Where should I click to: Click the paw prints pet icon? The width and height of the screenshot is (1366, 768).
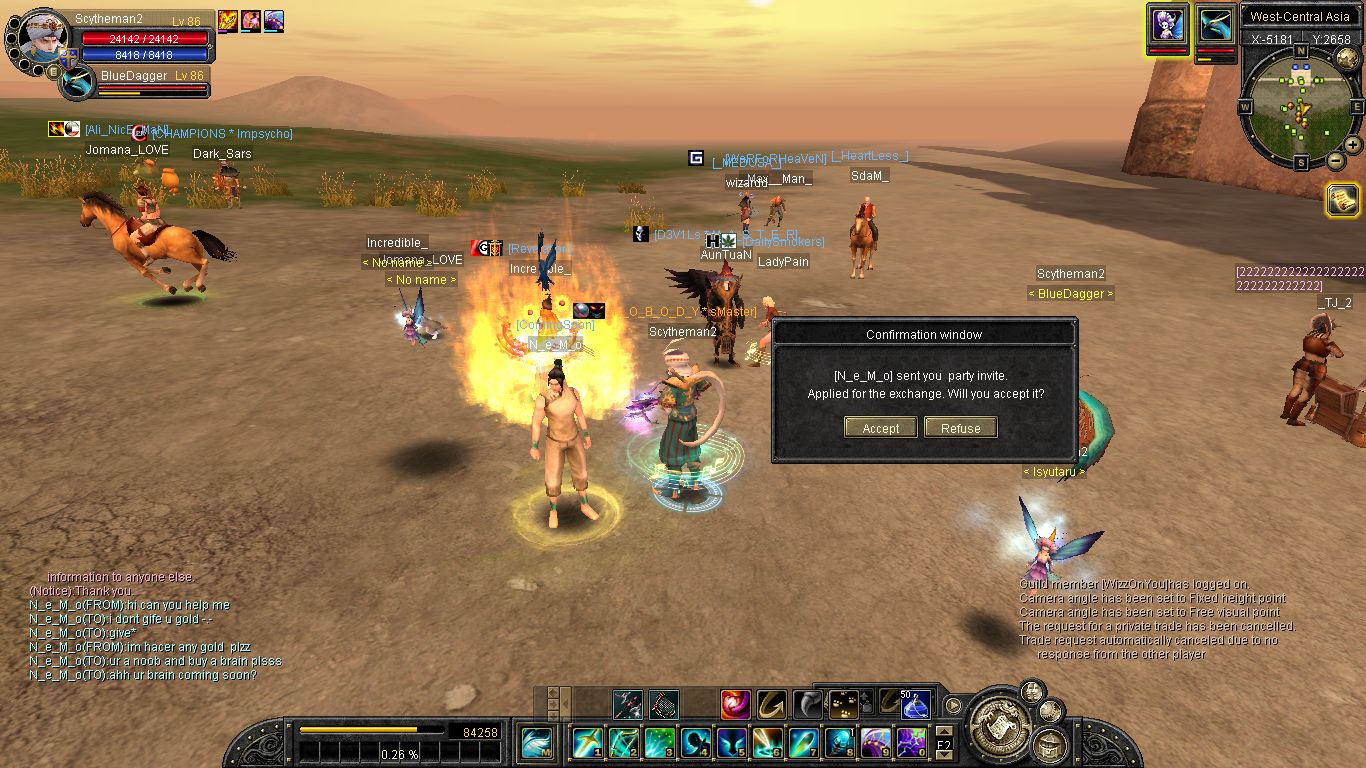coord(843,705)
